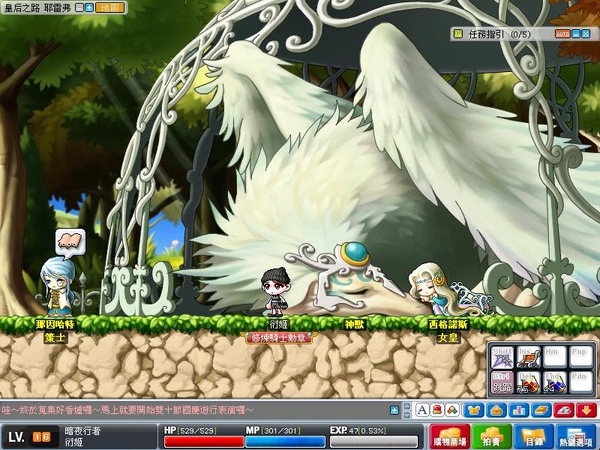Open the stats bar chart shortcut
This screenshot has height=450, width=600.
pyautogui.click(x=518, y=410)
